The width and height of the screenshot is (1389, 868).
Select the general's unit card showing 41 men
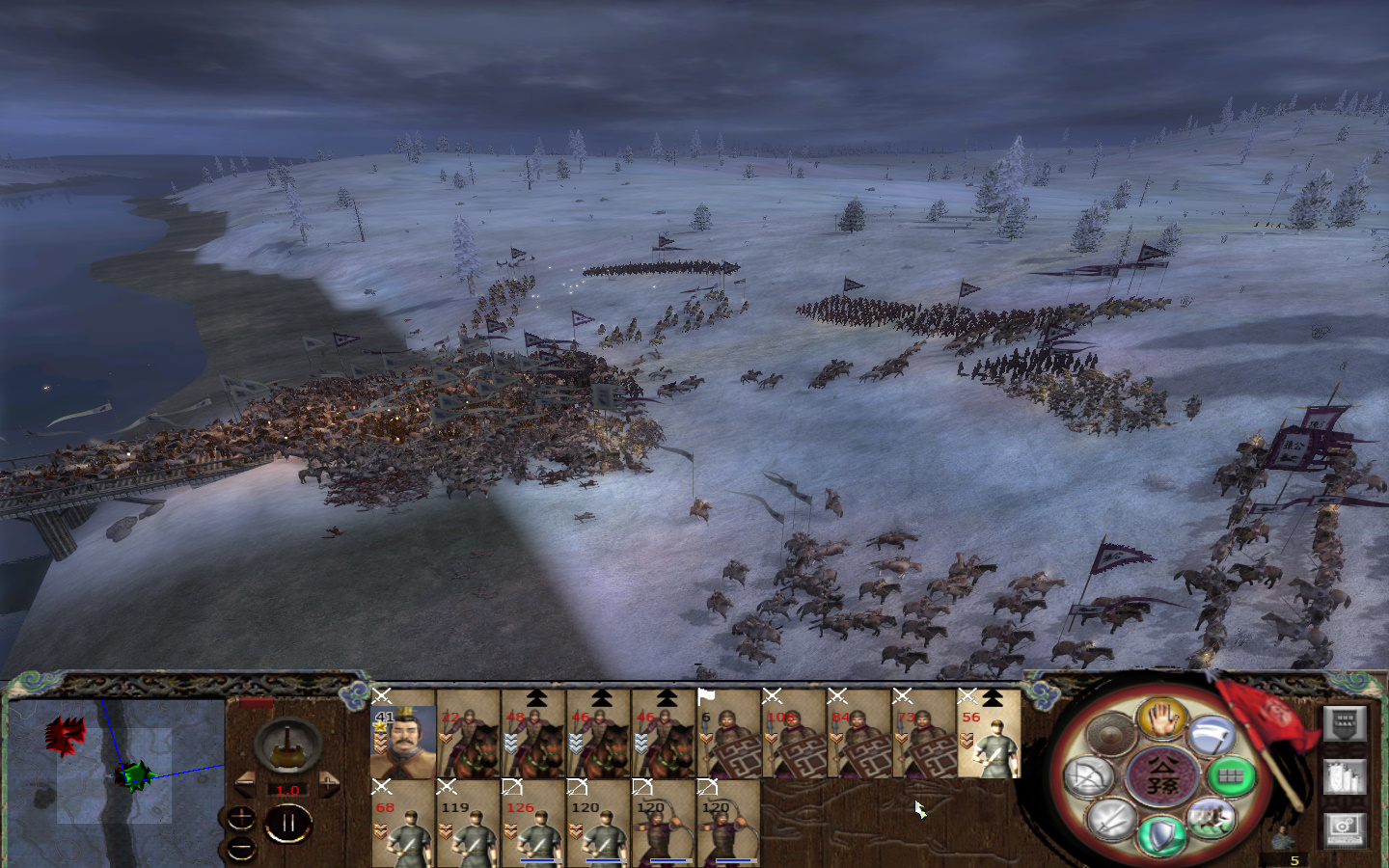point(403,738)
